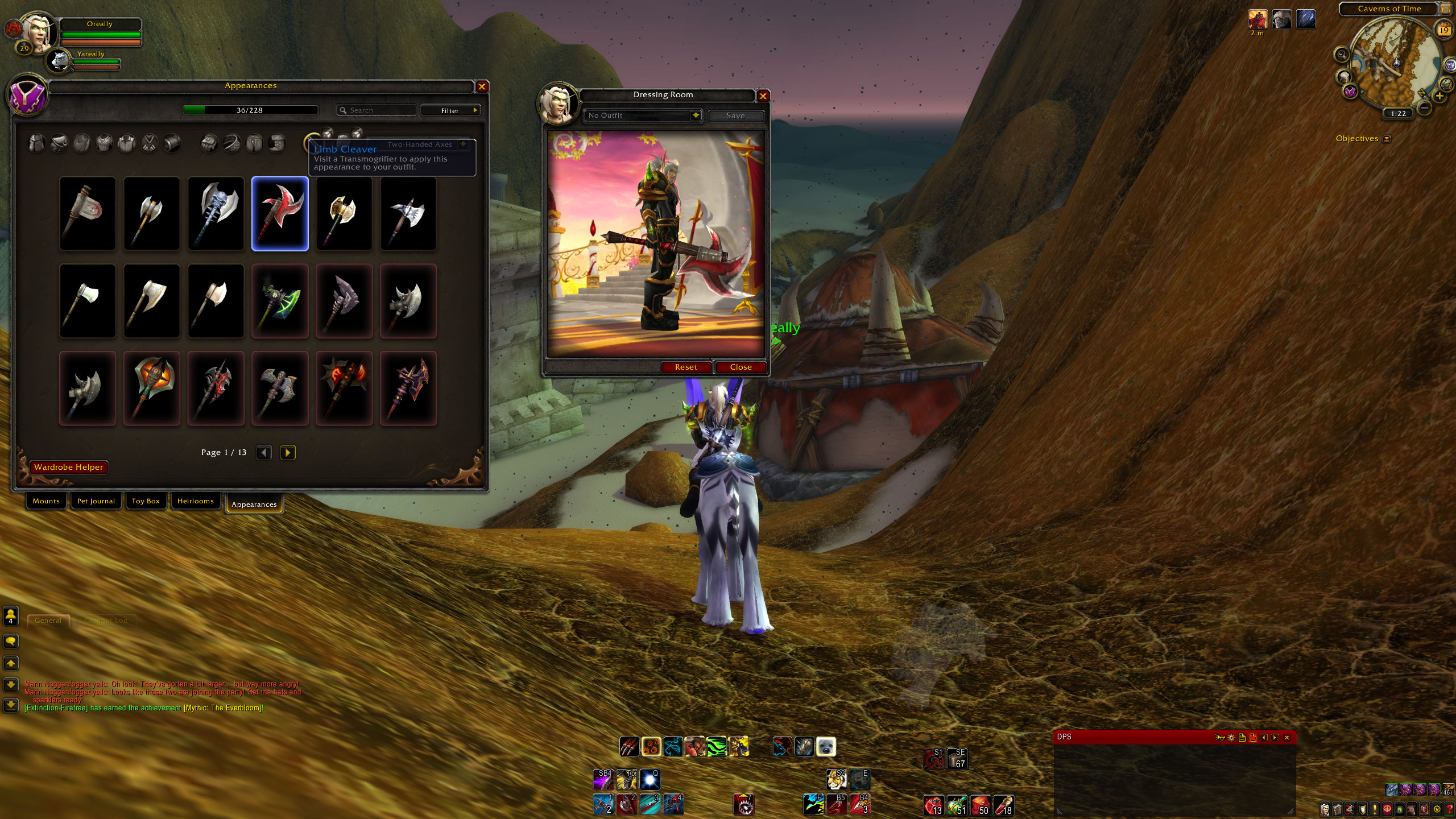This screenshot has width=1456, height=819.
Task: Switch to the Mounts tab
Action: coord(46,501)
